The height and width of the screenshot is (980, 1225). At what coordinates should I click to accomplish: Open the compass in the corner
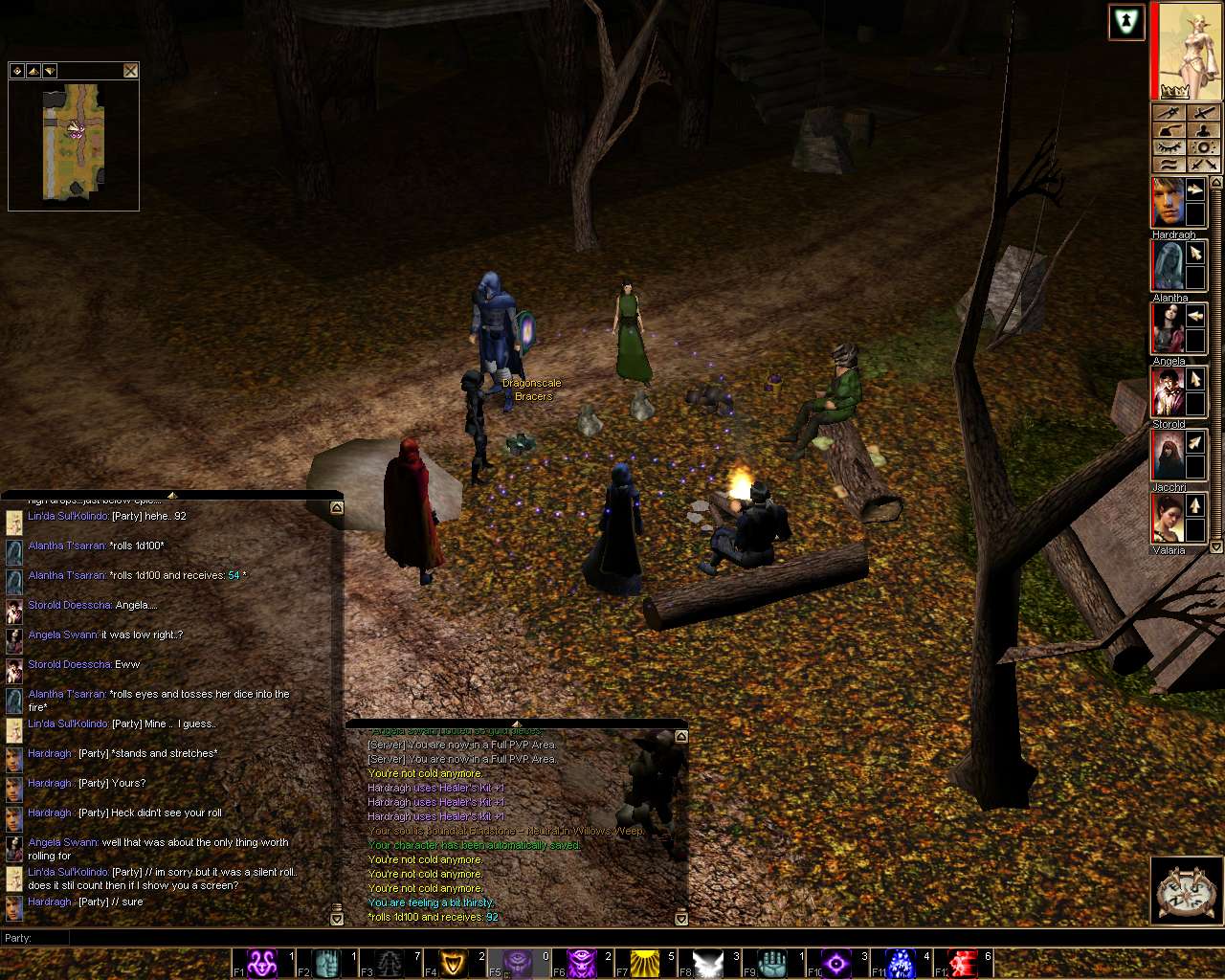coord(1184,892)
